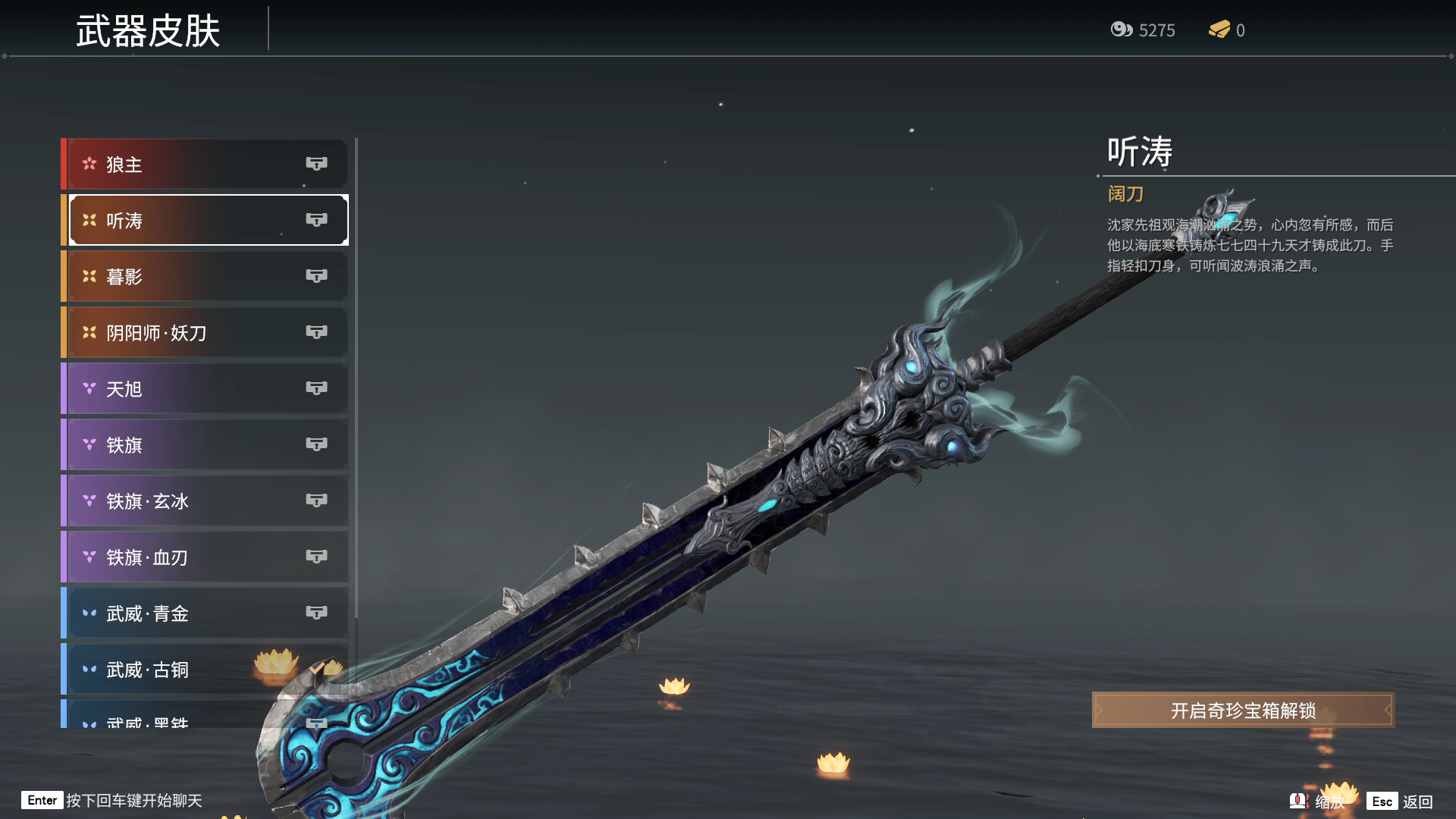The width and height of the screenshot is (1456, 819).
Task: Select the 暮影 weapon skin
Action: (205, 276)
